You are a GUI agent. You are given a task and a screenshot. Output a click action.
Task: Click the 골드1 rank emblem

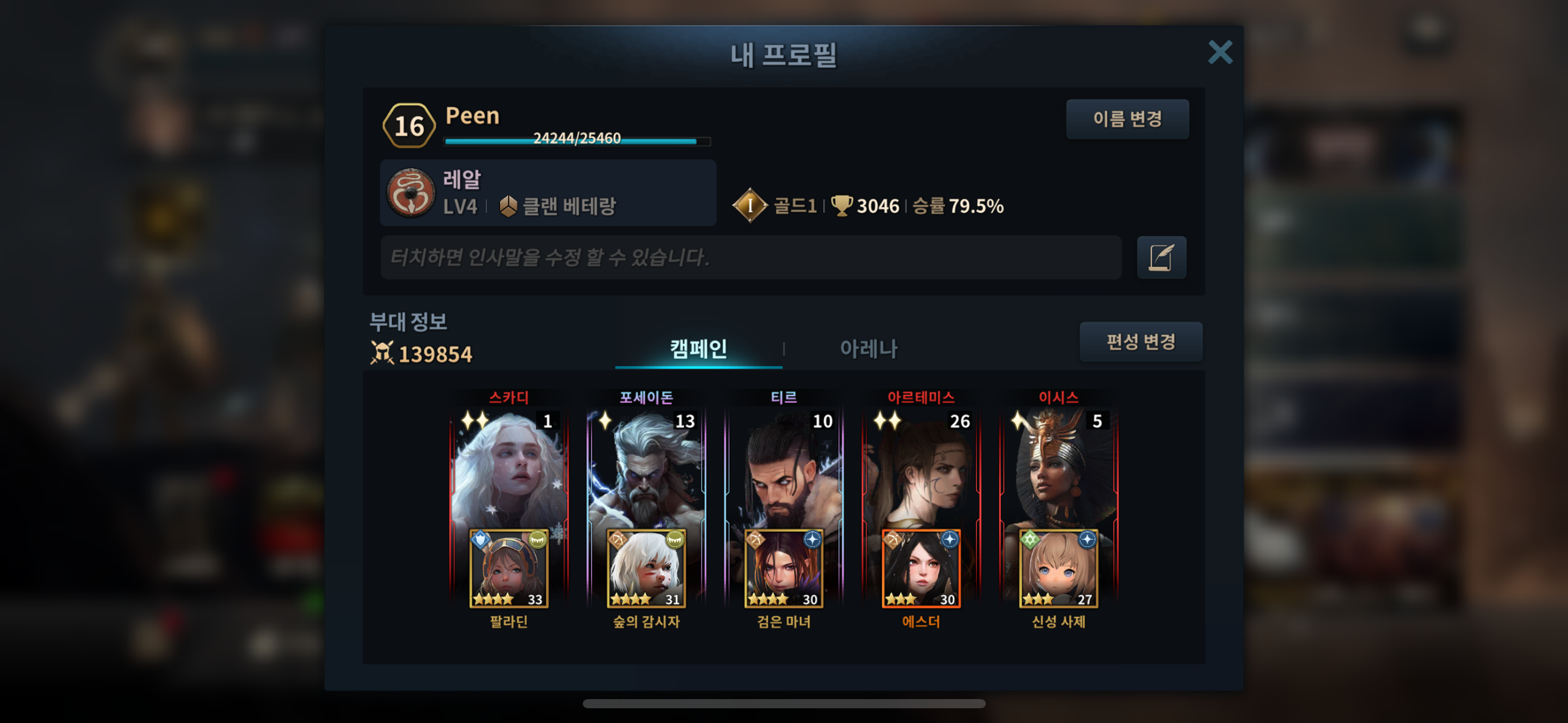pyautogui.click(x=750, y=205)
